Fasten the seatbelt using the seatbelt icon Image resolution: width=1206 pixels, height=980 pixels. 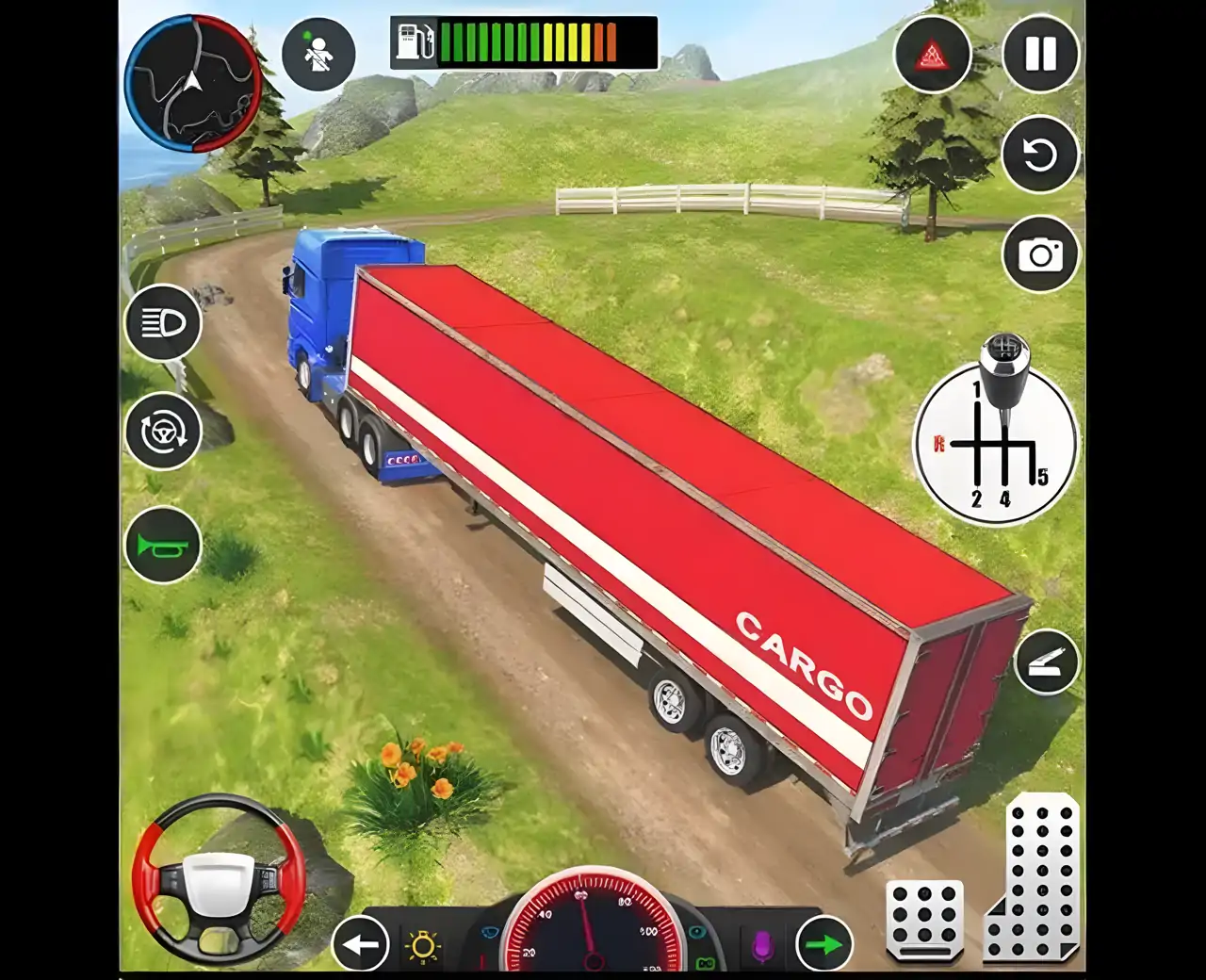tap(318, 54)
